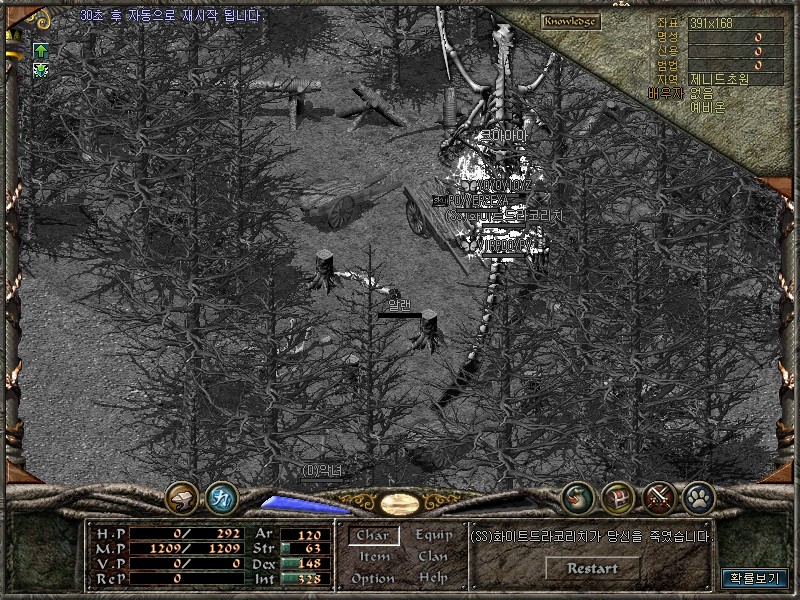Activate the blue rune round icon
The width and height of the screenshot is (800, 600).
pyautogui.click(x=220, y=496)
